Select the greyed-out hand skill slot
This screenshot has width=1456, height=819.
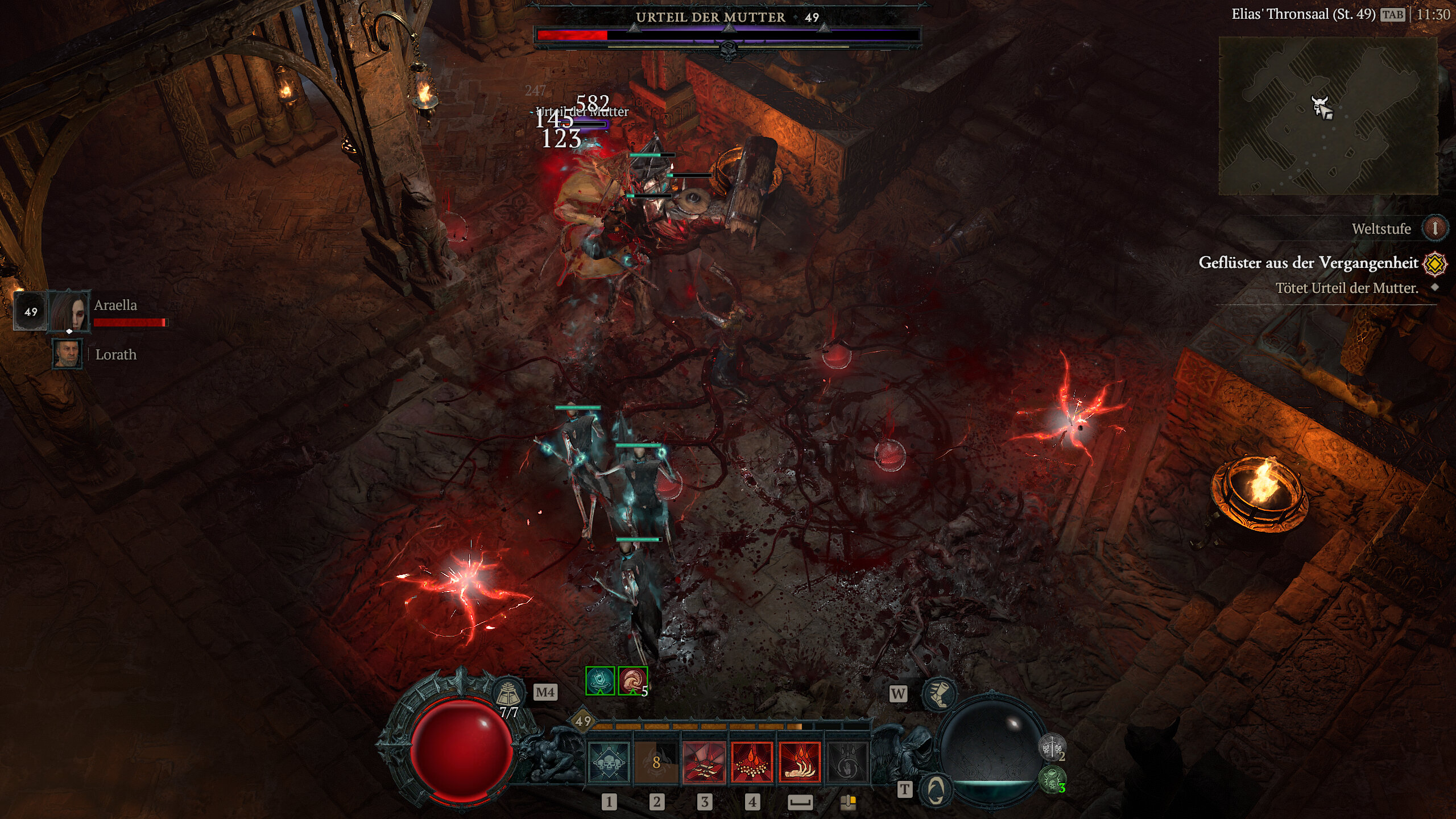(x=847, y=762)
